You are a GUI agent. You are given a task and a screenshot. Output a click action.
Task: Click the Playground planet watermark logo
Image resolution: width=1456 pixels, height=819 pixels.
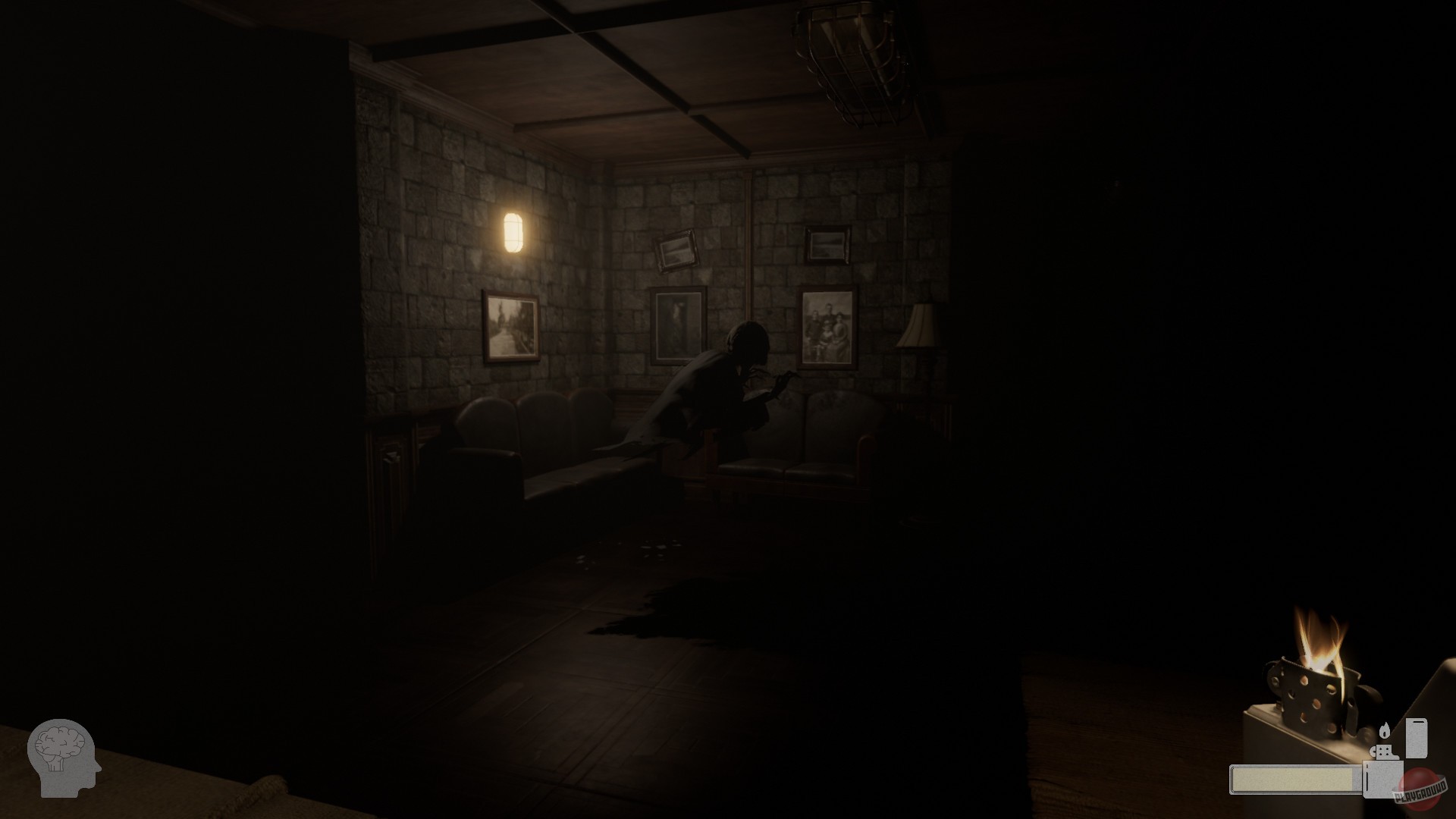pyautogui.click(x=1420, y=788)
